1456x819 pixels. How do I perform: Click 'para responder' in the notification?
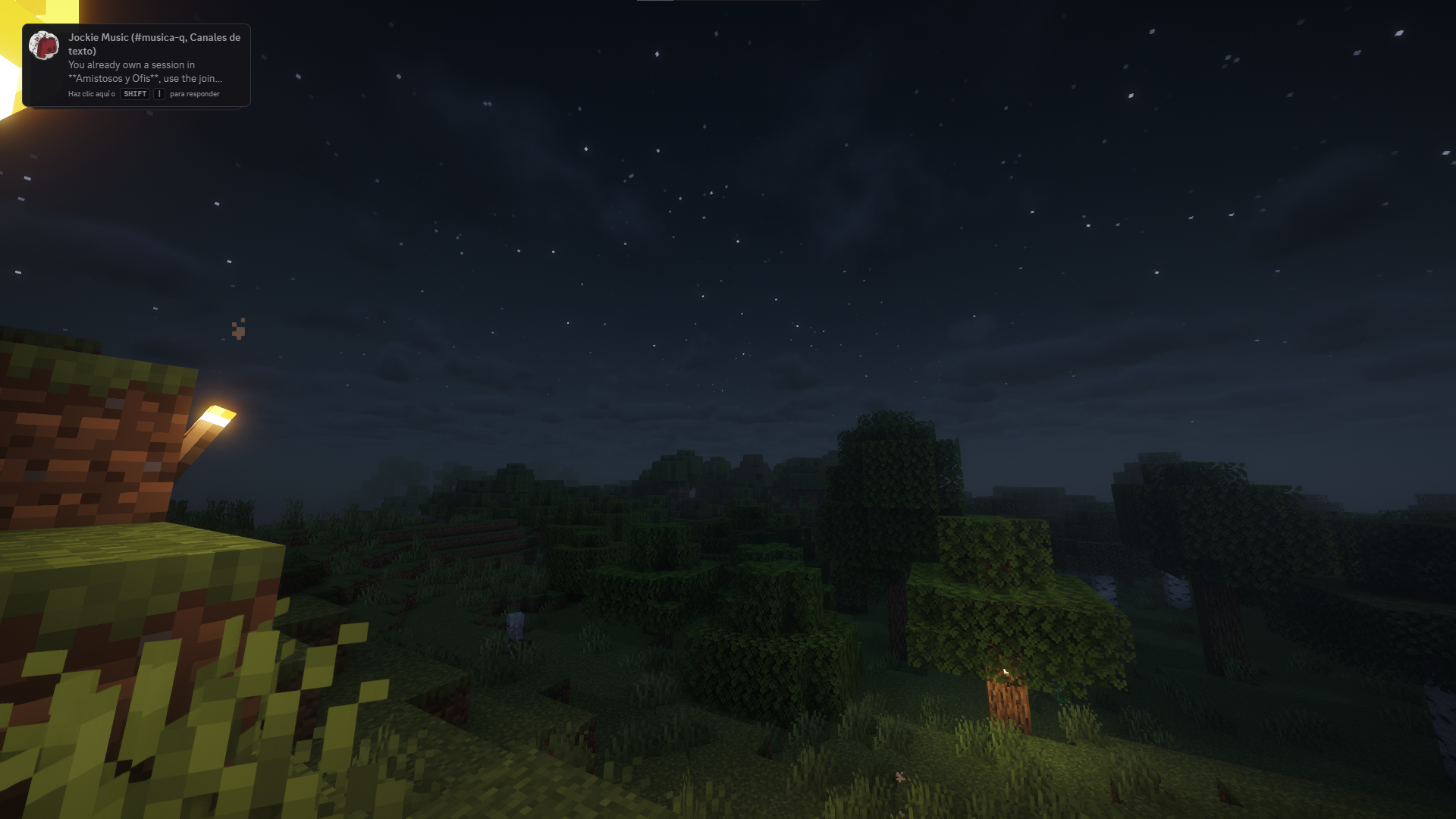(194, 94)
